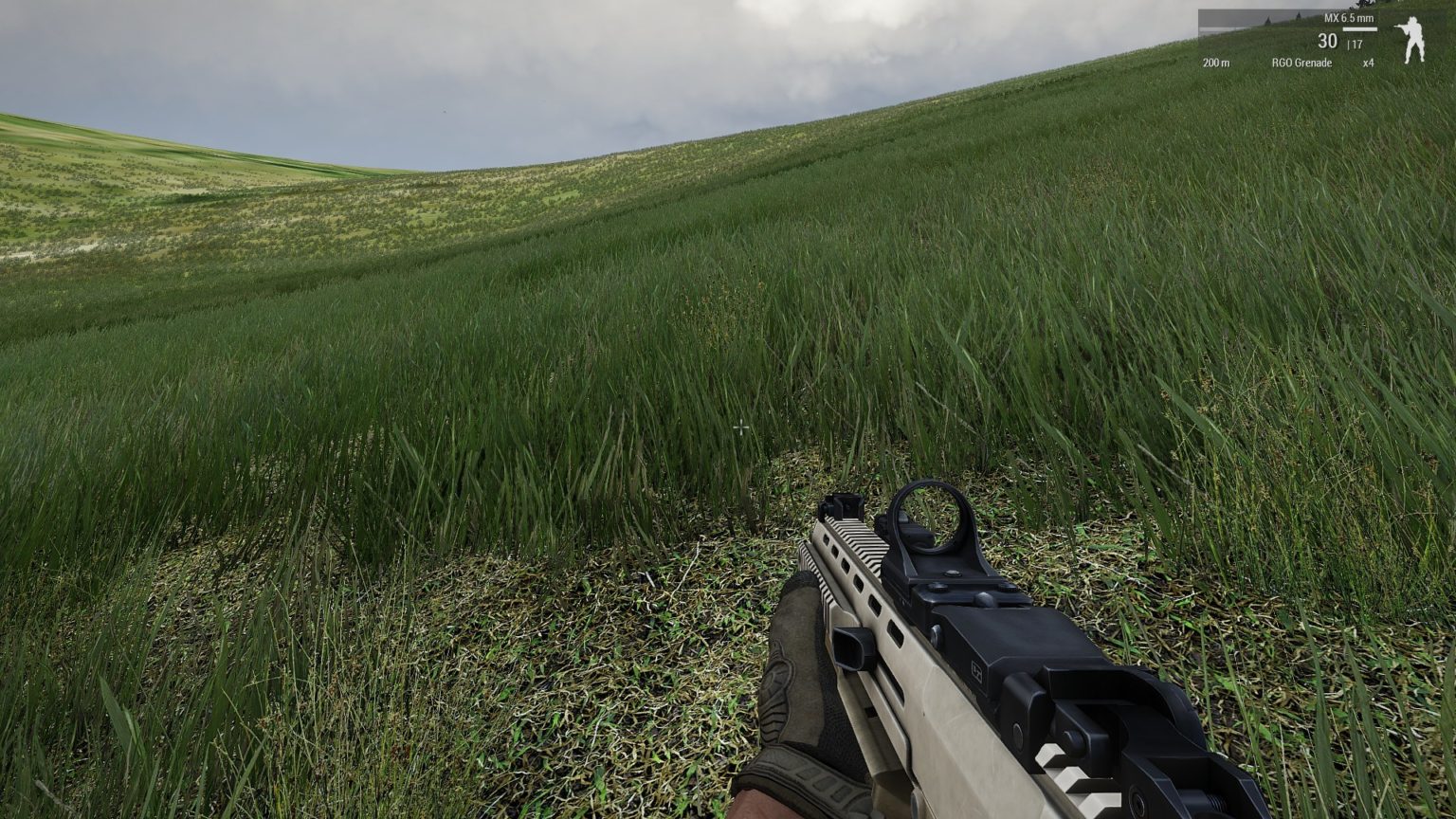1456x819 pixels.
Task: Click the crosshair at screen center
Action: coord(740,428)
